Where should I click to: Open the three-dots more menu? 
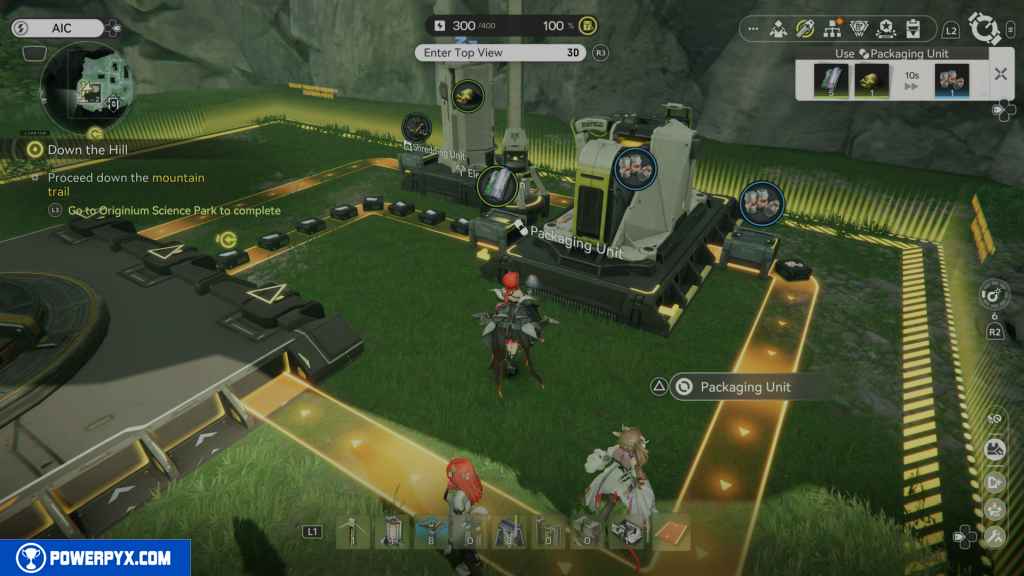[x=752, y=29]
